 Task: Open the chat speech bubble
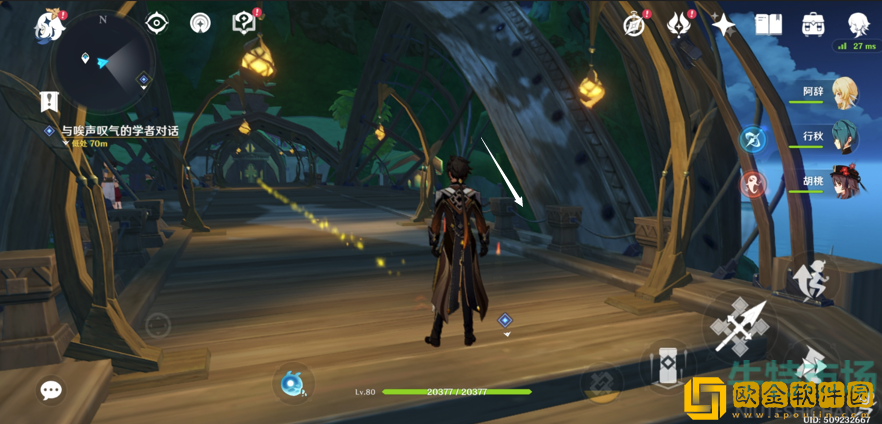[51, 390]
